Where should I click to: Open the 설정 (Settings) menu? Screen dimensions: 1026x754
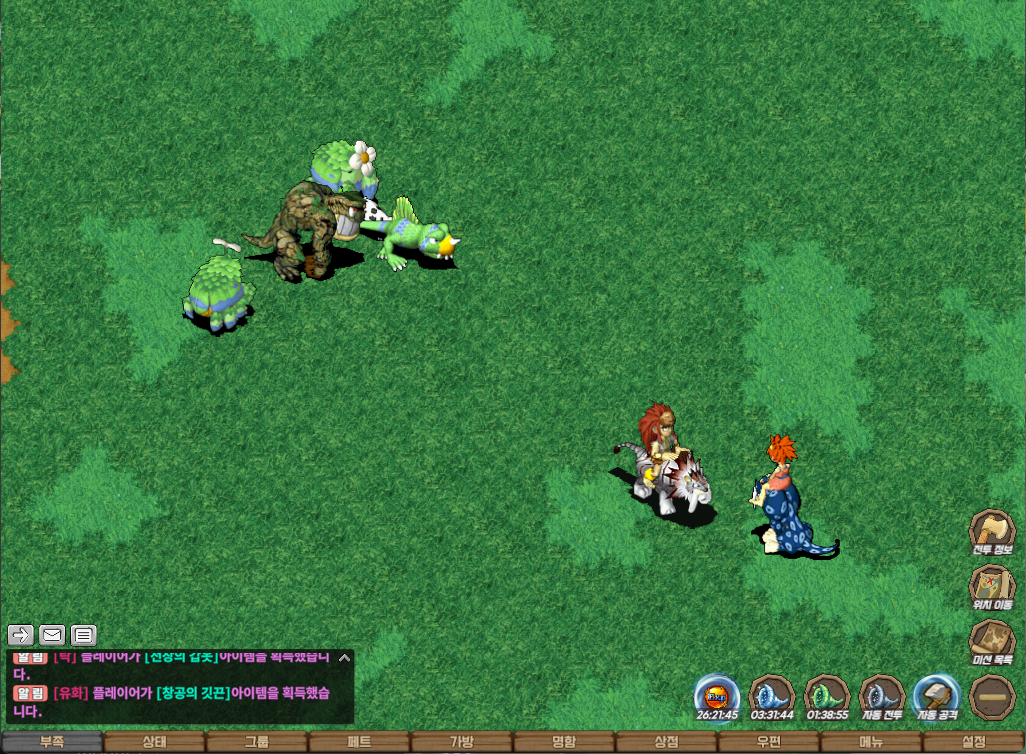coord(974,742)
